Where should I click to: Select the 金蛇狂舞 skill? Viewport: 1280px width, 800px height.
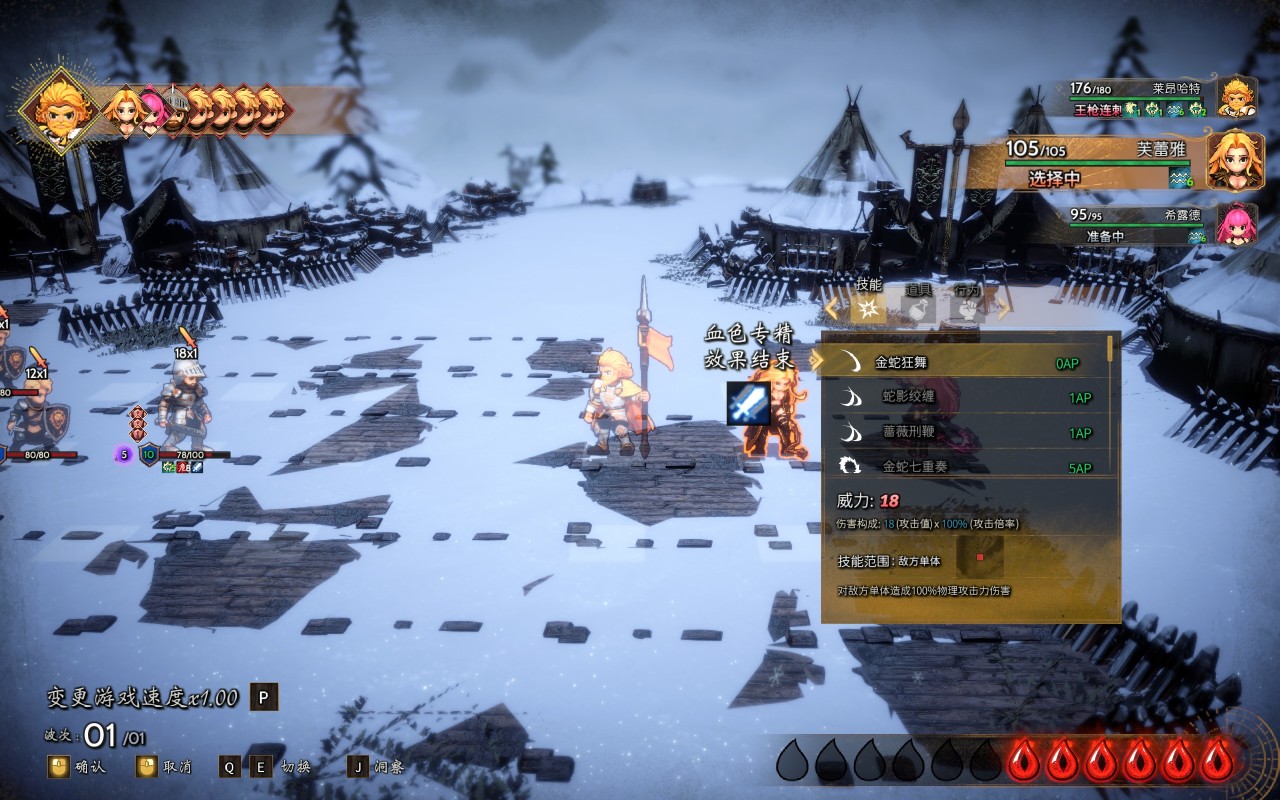click(960, 363)
